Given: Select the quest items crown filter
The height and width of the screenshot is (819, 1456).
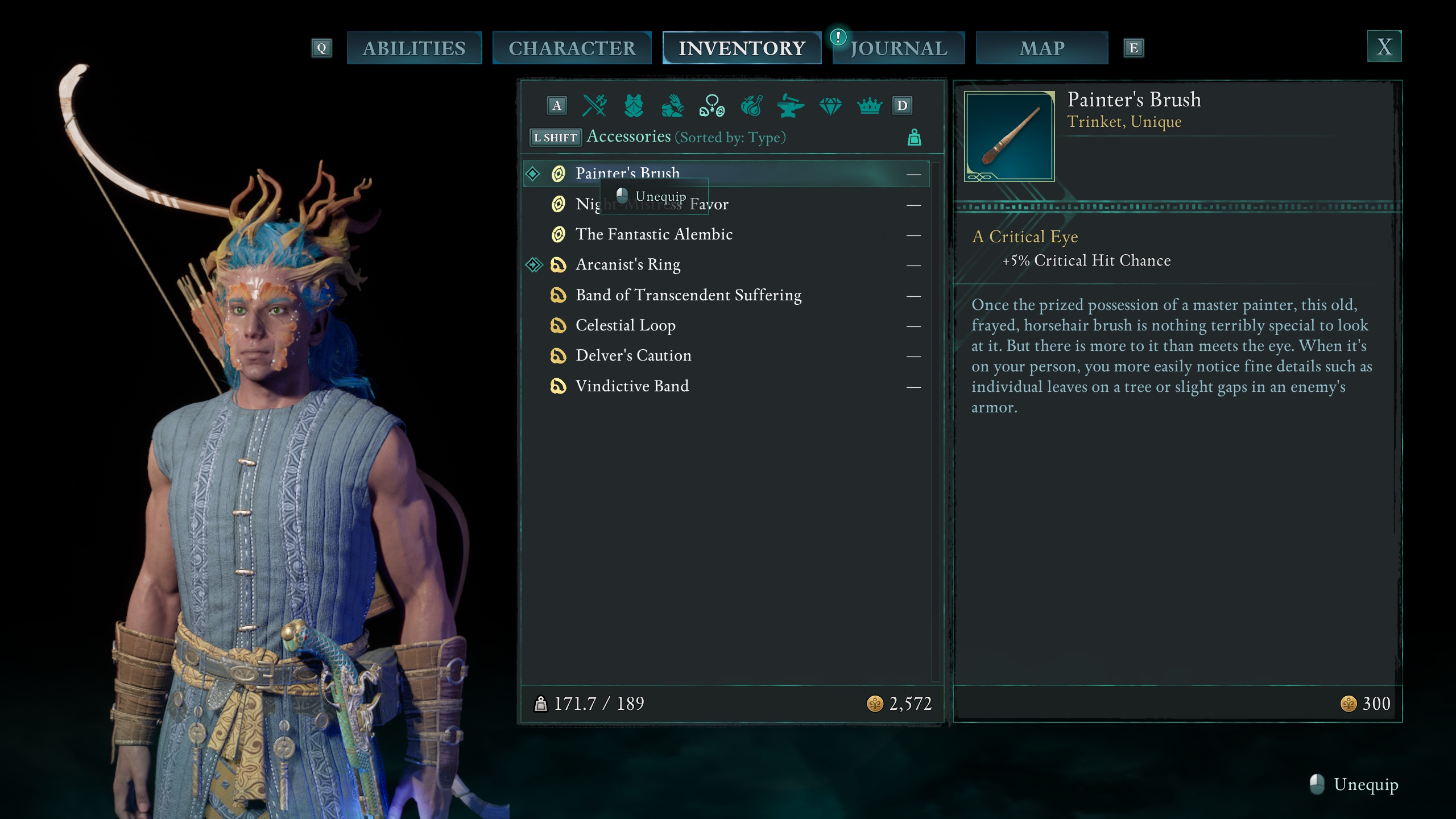Looking at the screenshot, I should 870,105.
